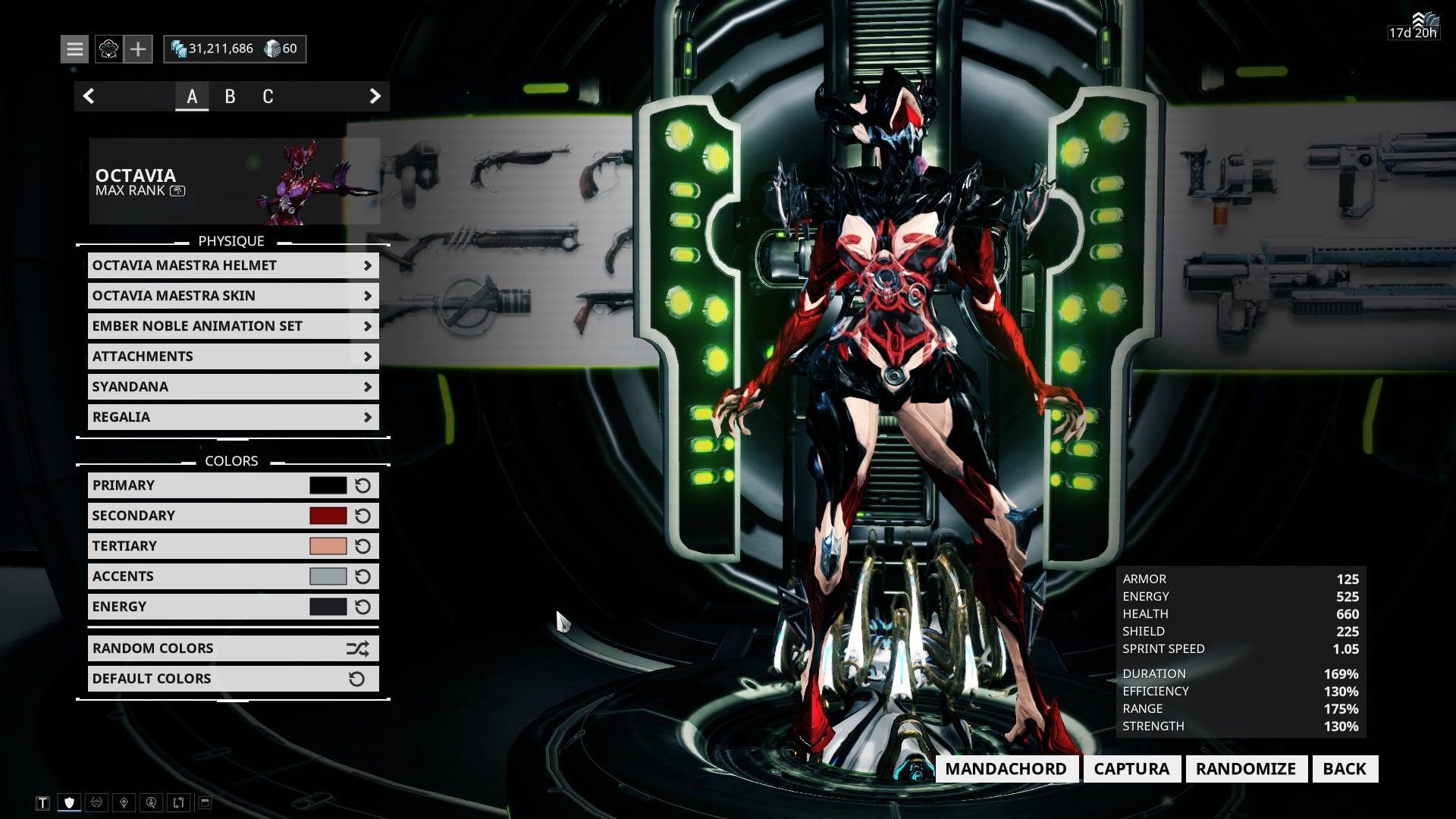Screen dimensions: 1456x819
Task: Switch to appearance config C
Action: [x=268, y=96]
